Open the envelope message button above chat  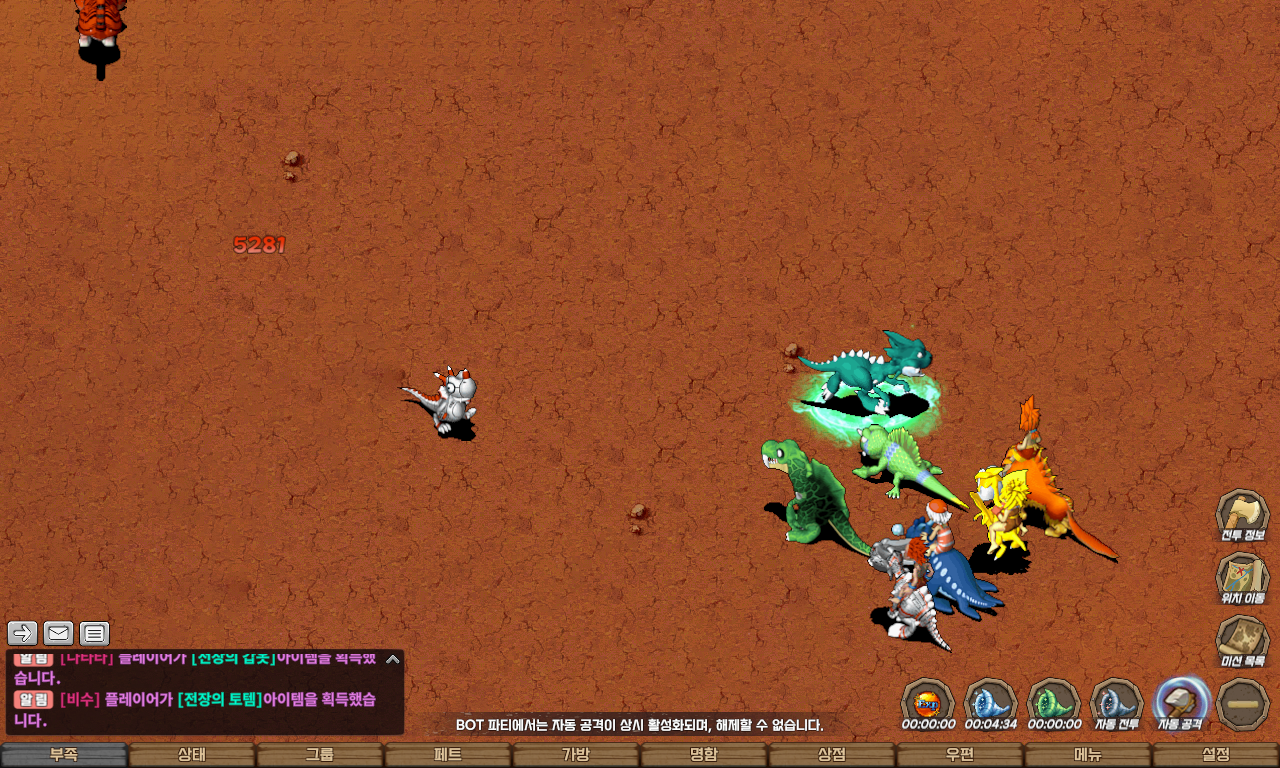[59, 633]
